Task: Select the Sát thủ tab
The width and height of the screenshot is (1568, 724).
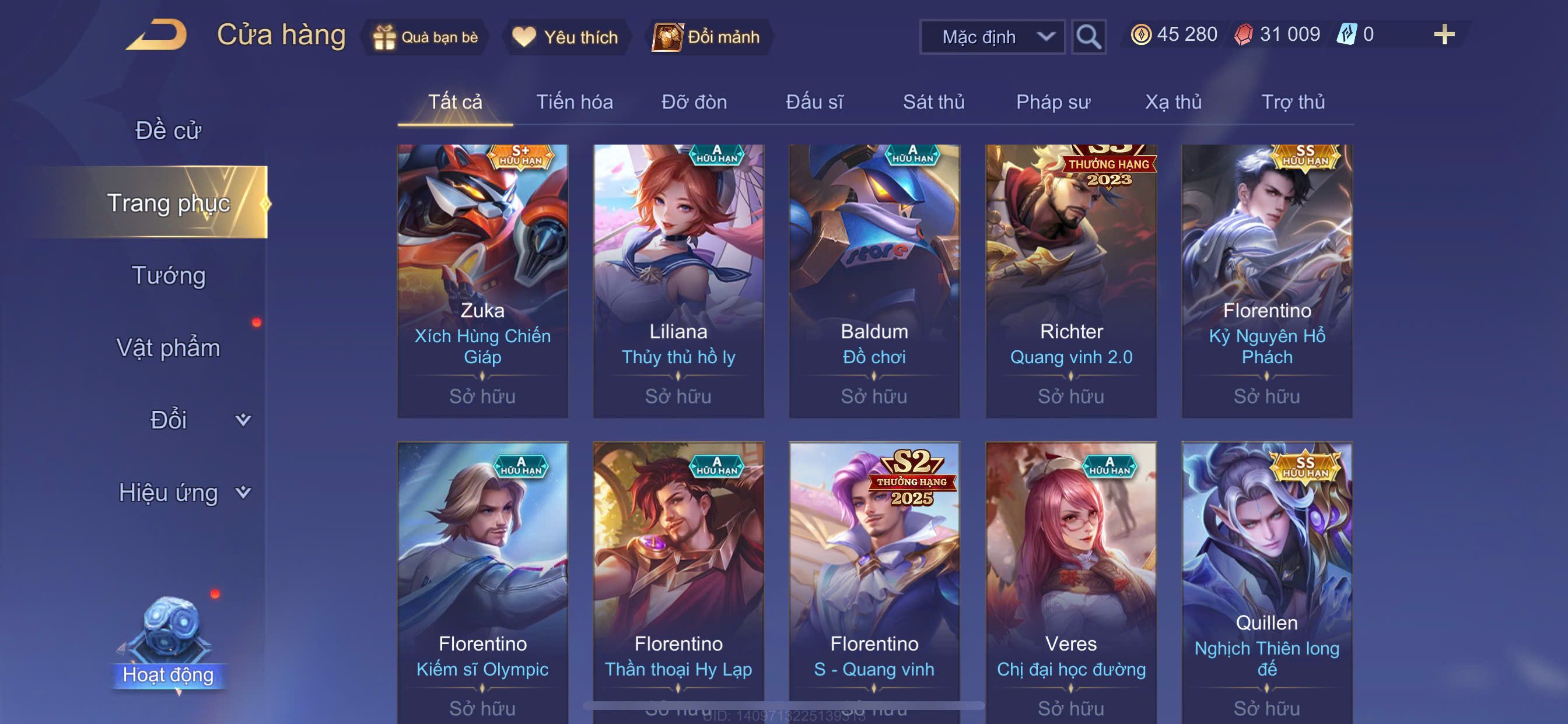Action: pyautogui.click(x=933, y=102)
